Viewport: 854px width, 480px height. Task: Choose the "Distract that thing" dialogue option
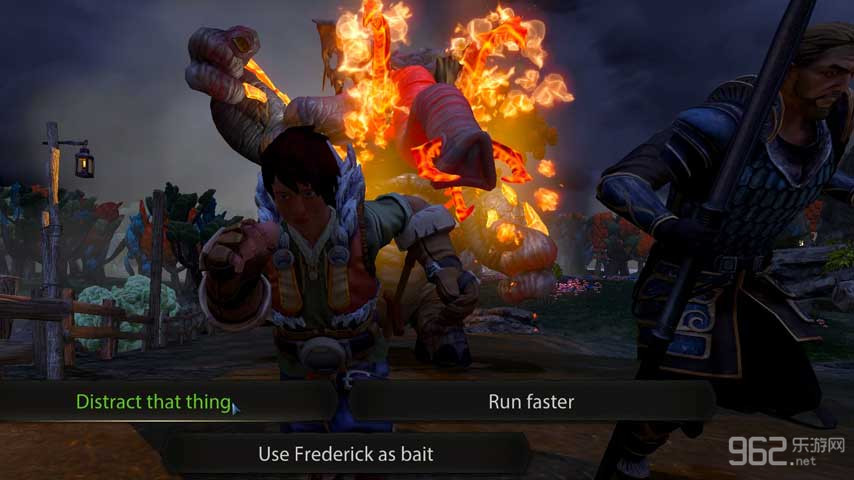tap(153, 402)
